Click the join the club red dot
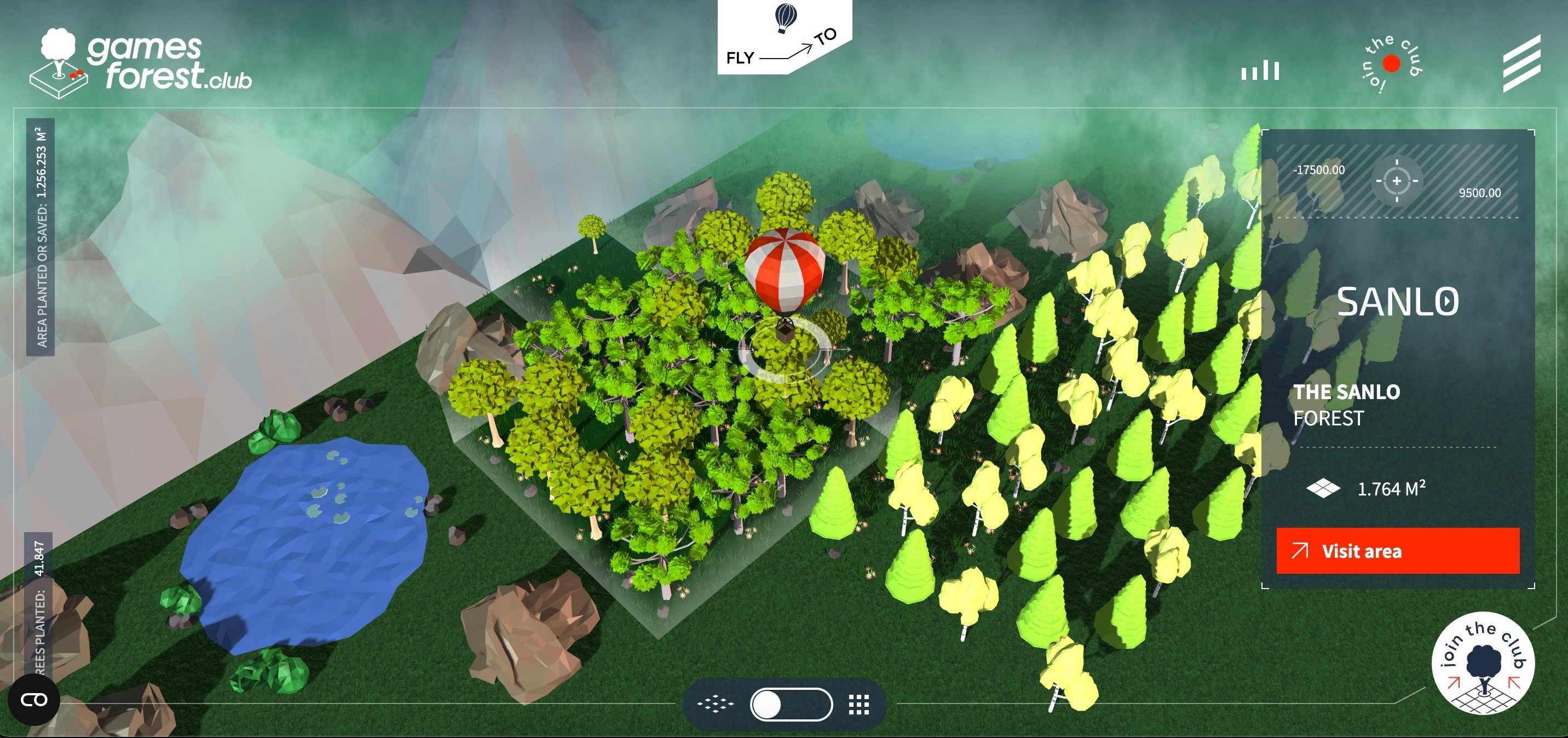 (1392, 64)
